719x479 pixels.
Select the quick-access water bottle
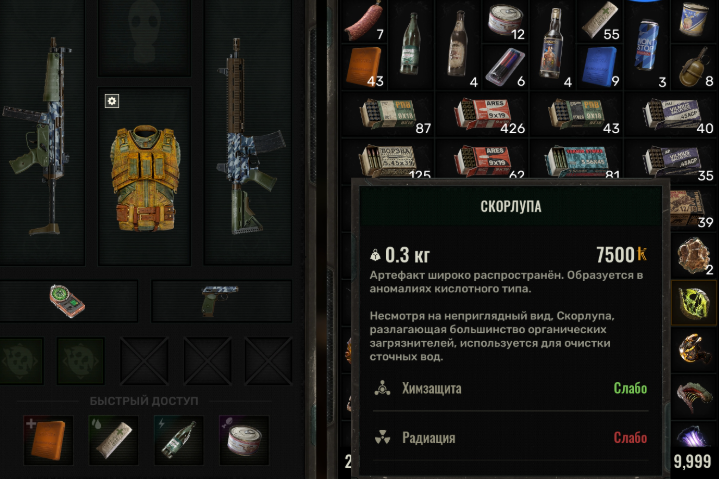pos(178,441)
